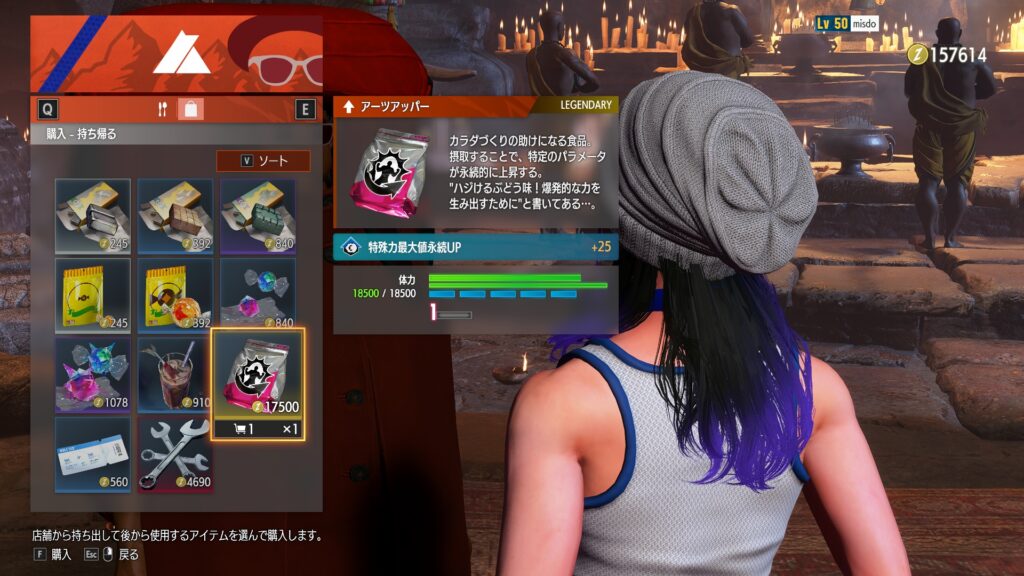This screenshot has height=576, width=1024.
Task: Choose the yellow bag with candy priced 392
Action: (x=175, y=295)
